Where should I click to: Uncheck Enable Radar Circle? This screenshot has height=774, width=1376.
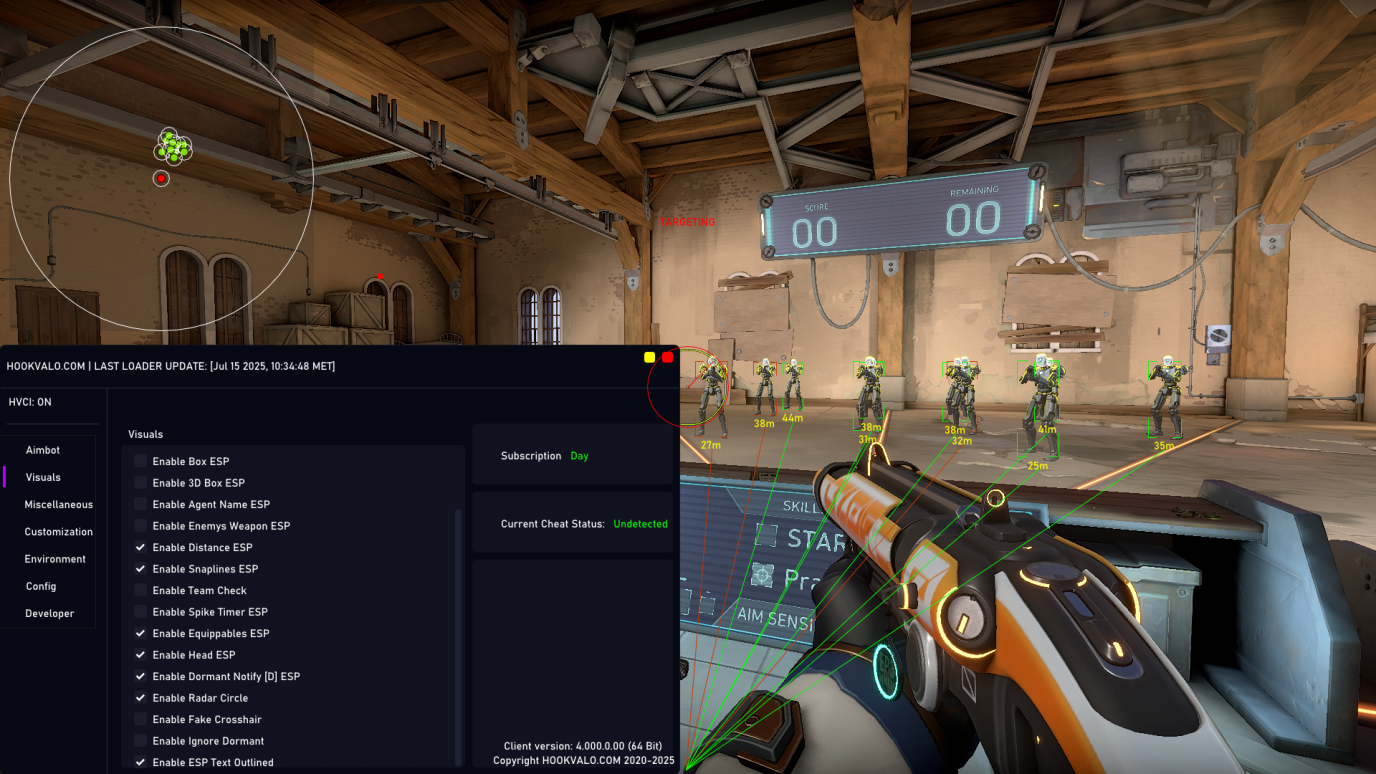pyautogui.click(x=141, y=698)
